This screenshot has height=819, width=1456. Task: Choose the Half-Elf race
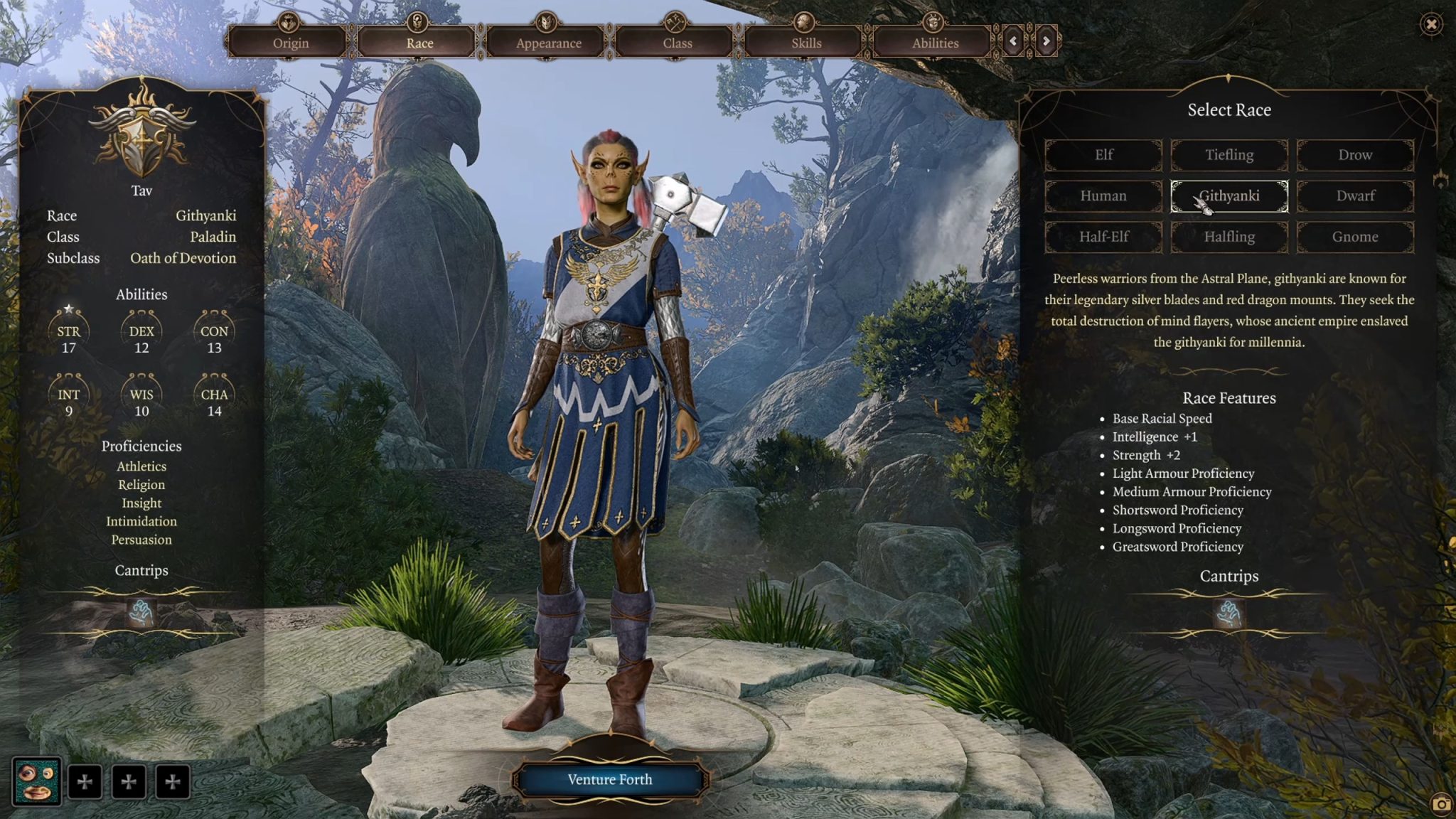1103,237
